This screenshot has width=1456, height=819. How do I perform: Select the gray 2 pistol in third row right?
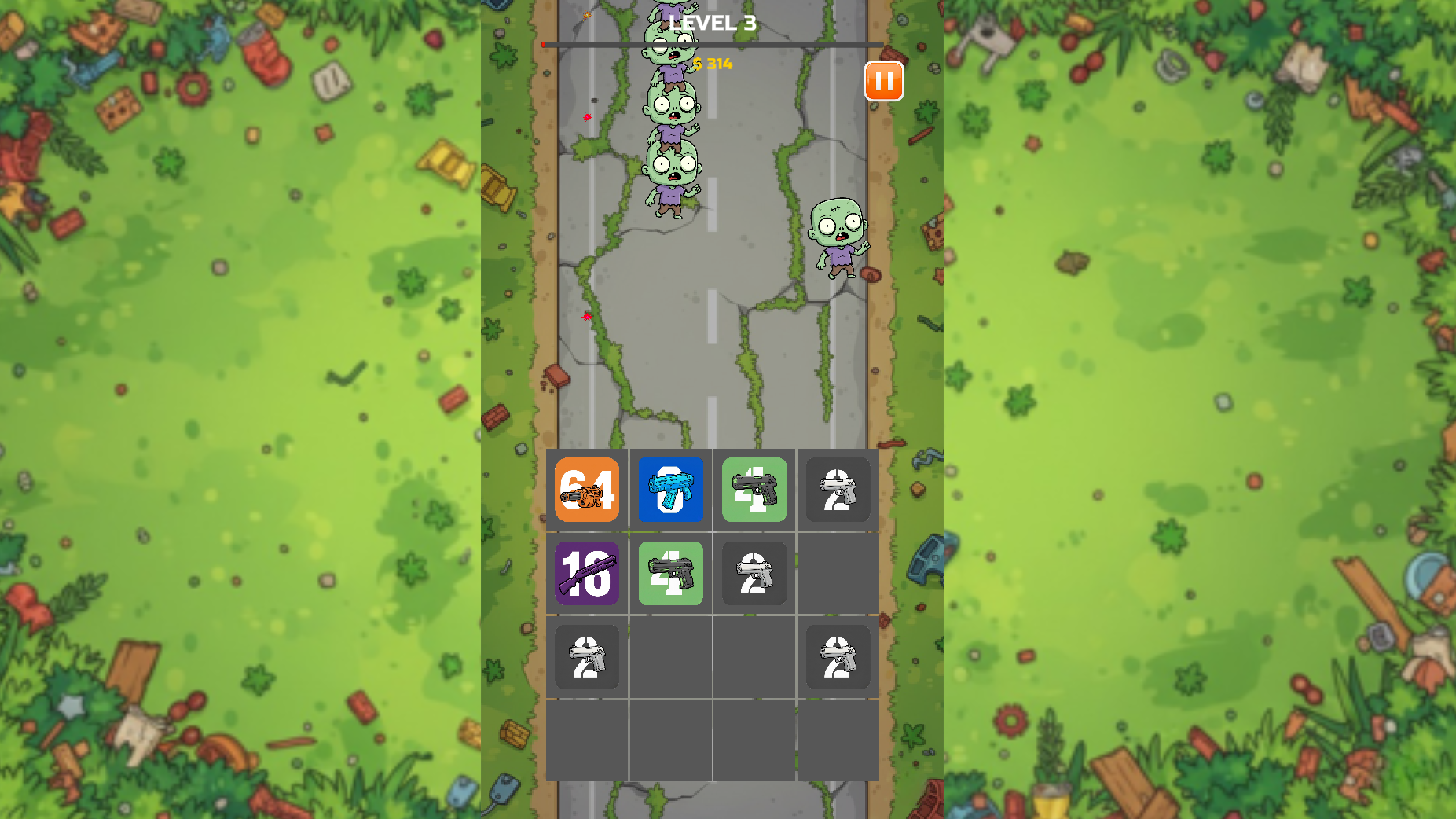pos(838,657)
